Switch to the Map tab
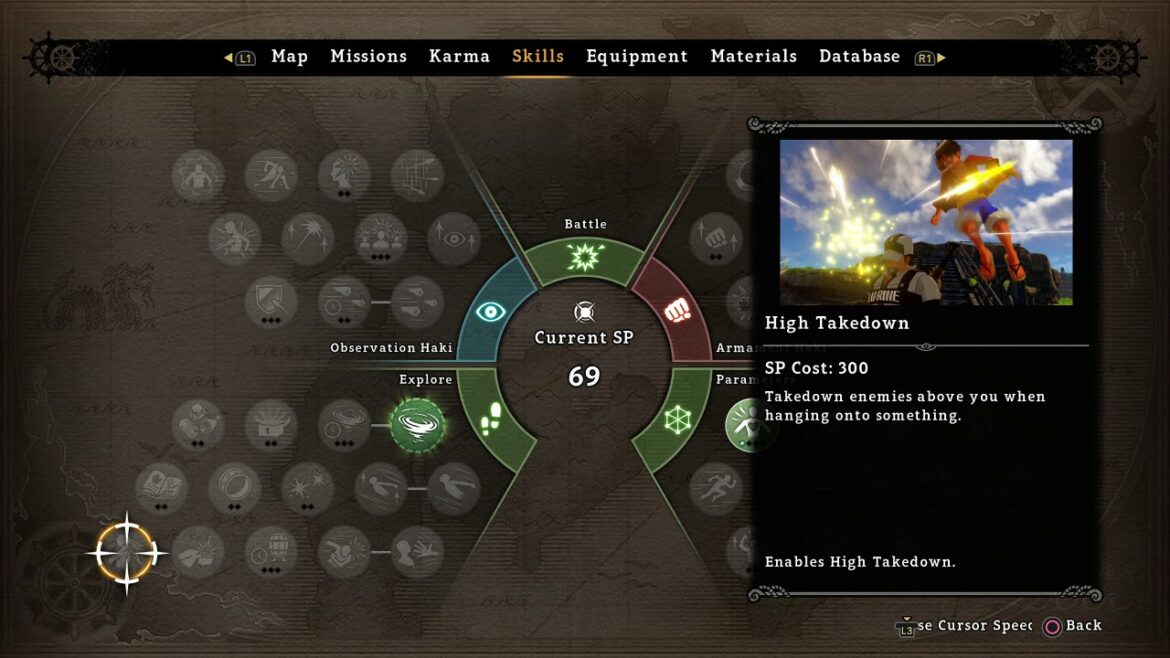The width and height of the screenshot is (1170, 658). (x=289, y=57)
